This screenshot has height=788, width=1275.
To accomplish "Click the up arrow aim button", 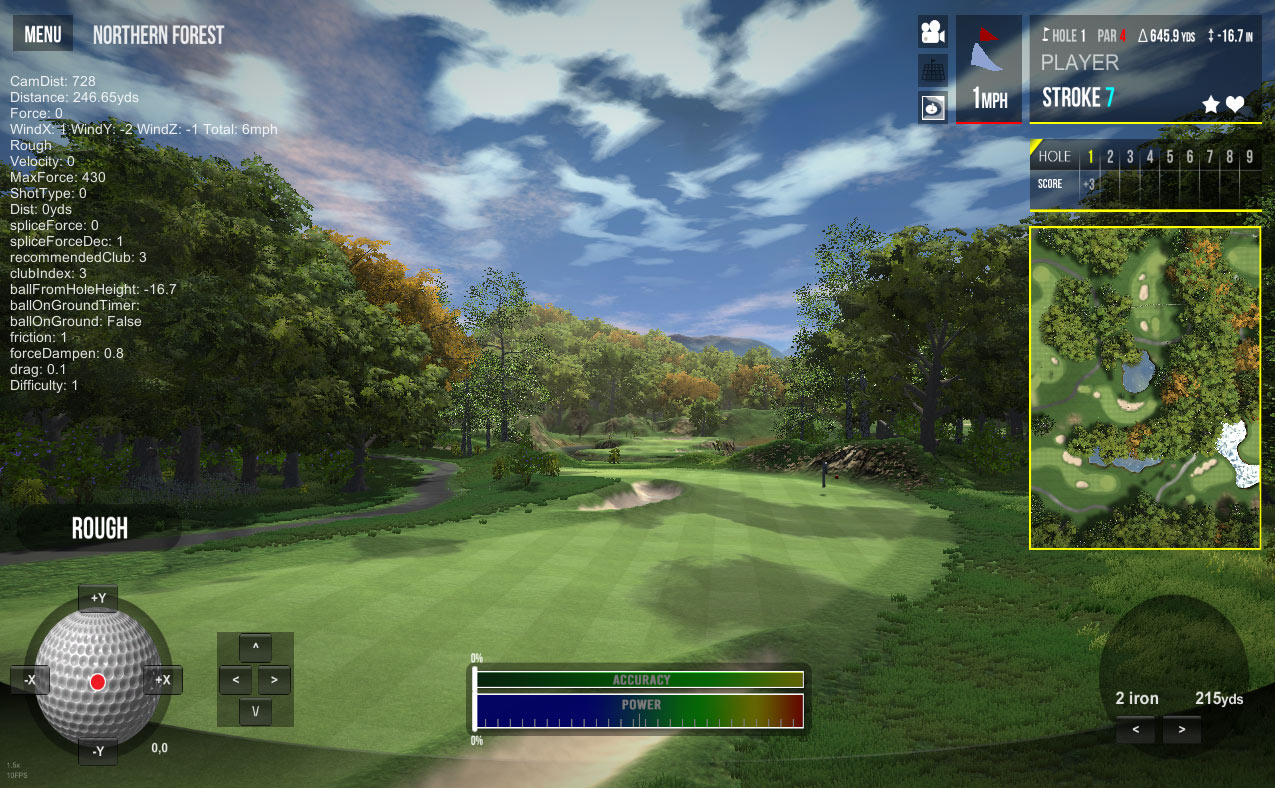I will coord(256,648).
